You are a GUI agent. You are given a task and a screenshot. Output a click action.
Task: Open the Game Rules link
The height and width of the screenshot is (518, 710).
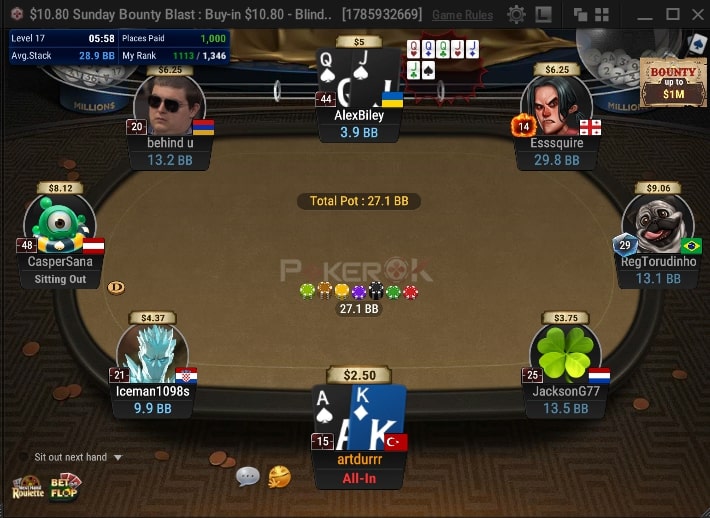[462, 15]
